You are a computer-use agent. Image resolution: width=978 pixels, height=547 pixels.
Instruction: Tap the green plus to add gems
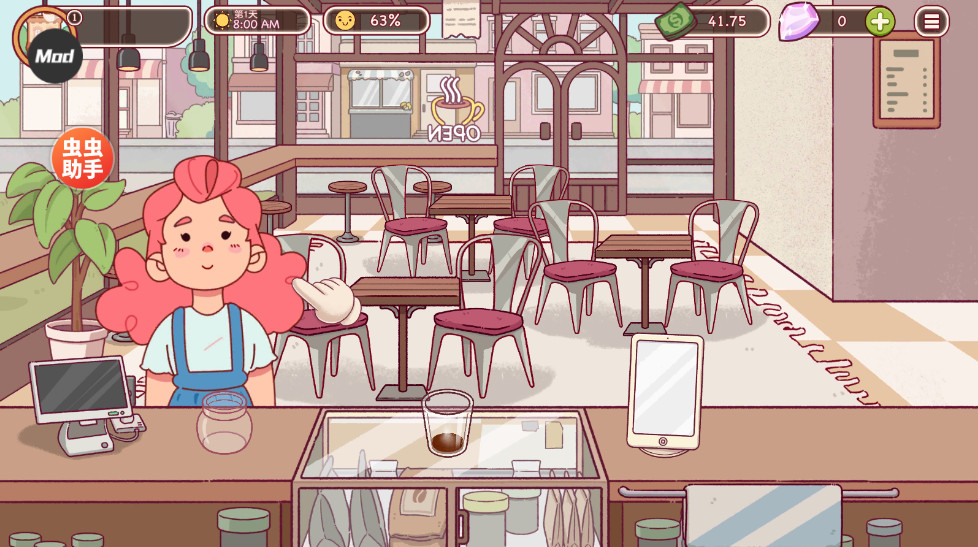coord(880,21)
